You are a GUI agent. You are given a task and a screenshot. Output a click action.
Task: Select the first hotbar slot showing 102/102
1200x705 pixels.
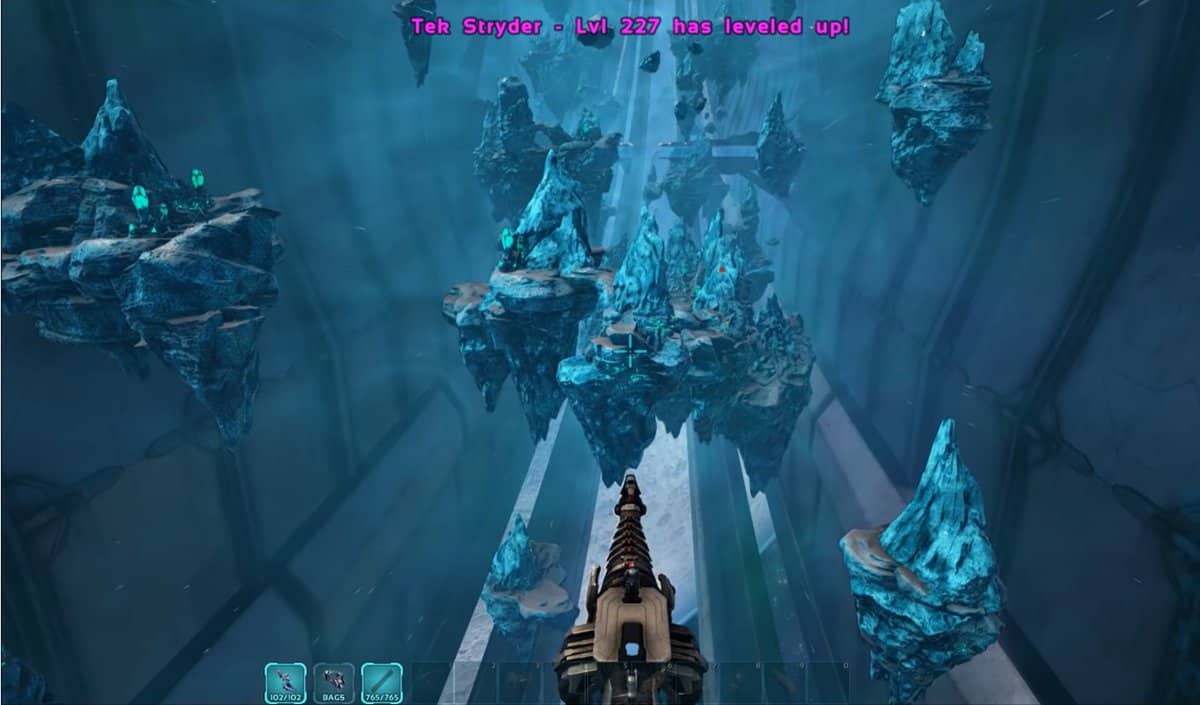[284, 682]
